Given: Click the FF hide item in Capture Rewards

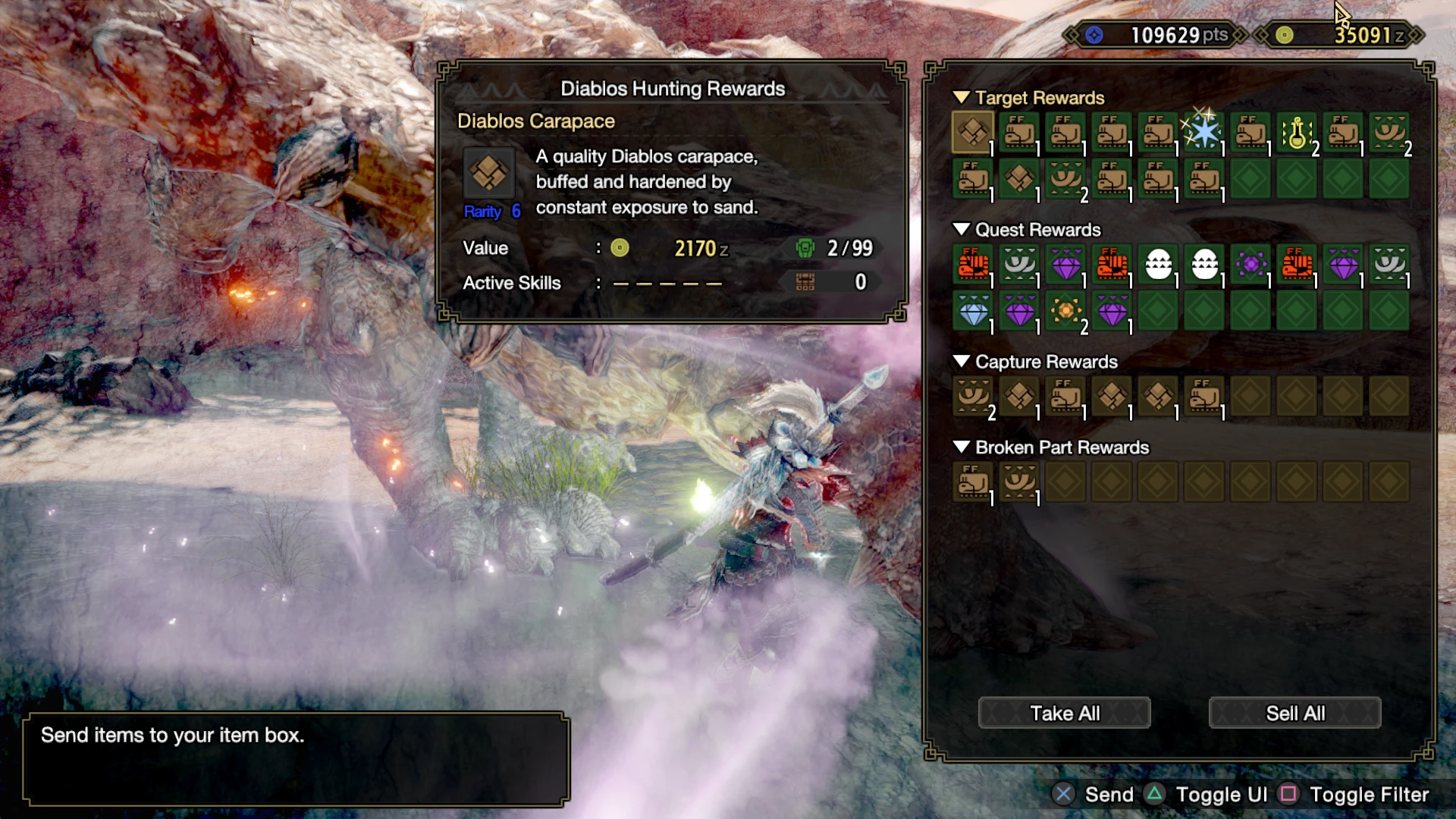Looking at the screenshot, I should coord(1065,397).
